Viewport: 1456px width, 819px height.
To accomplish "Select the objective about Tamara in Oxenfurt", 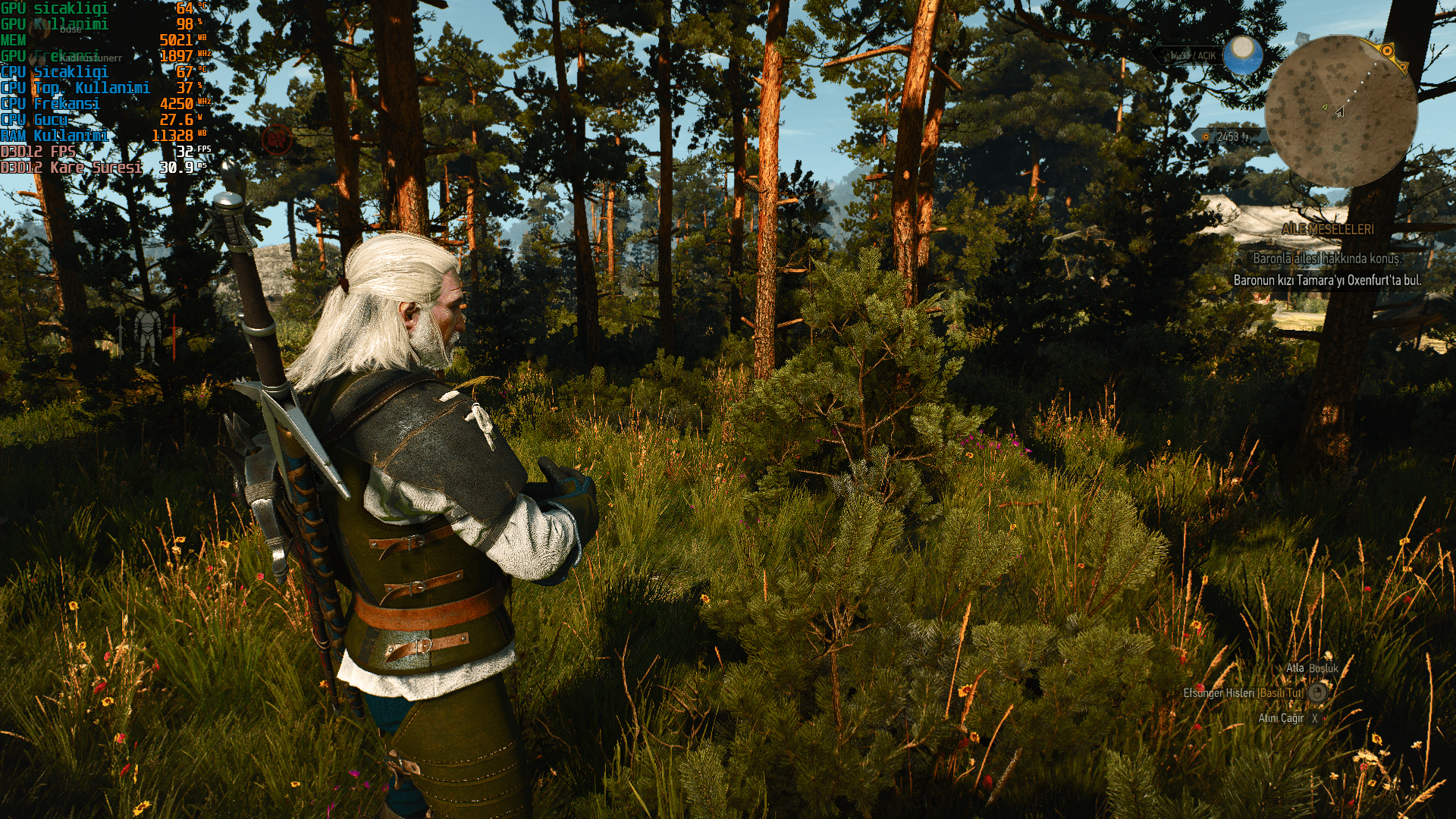I will coord(1327,281).
